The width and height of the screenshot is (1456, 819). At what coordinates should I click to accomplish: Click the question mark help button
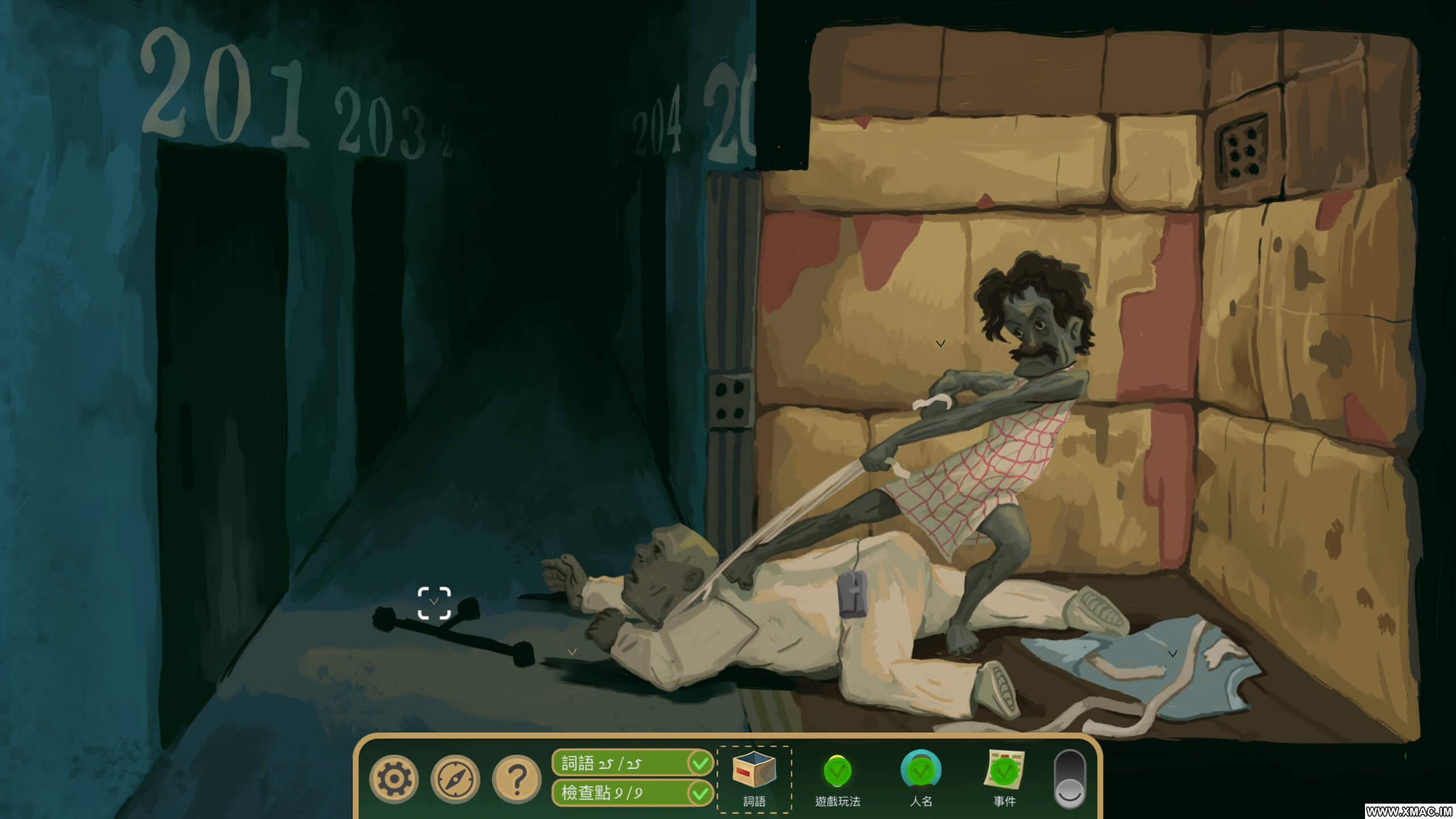[516, 779]
